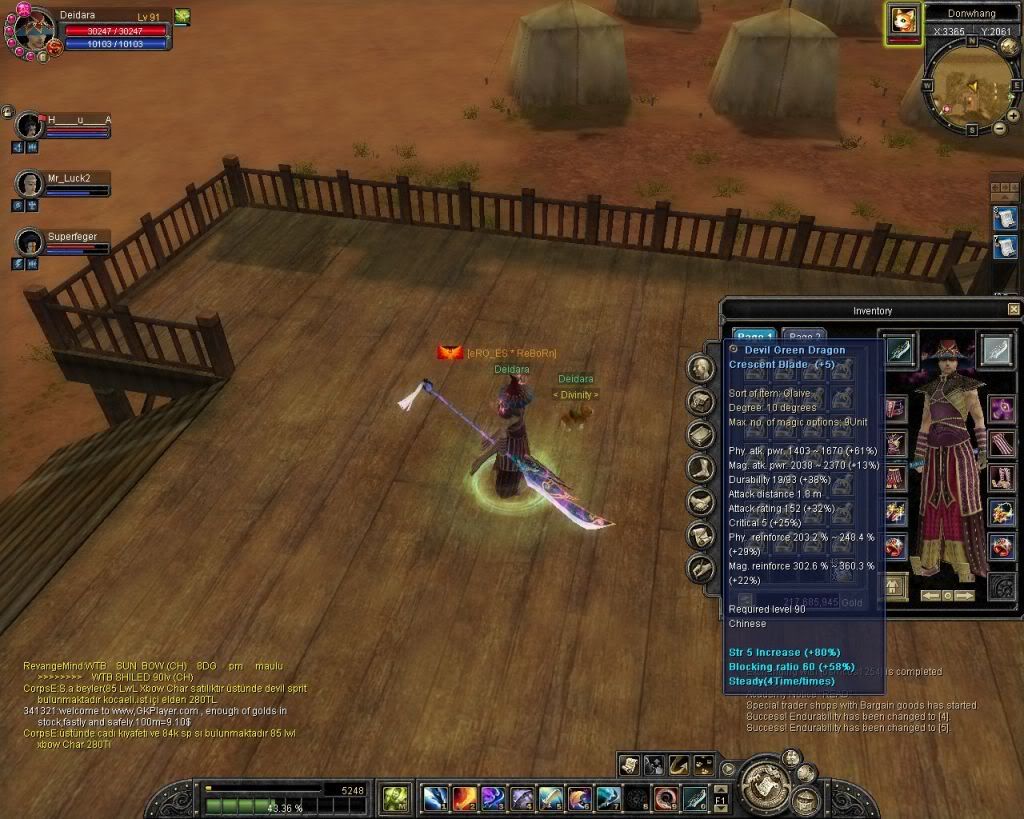Switch to inventory Page 2
Viewport: 1024px width, 819px height.
pos(803,338)
